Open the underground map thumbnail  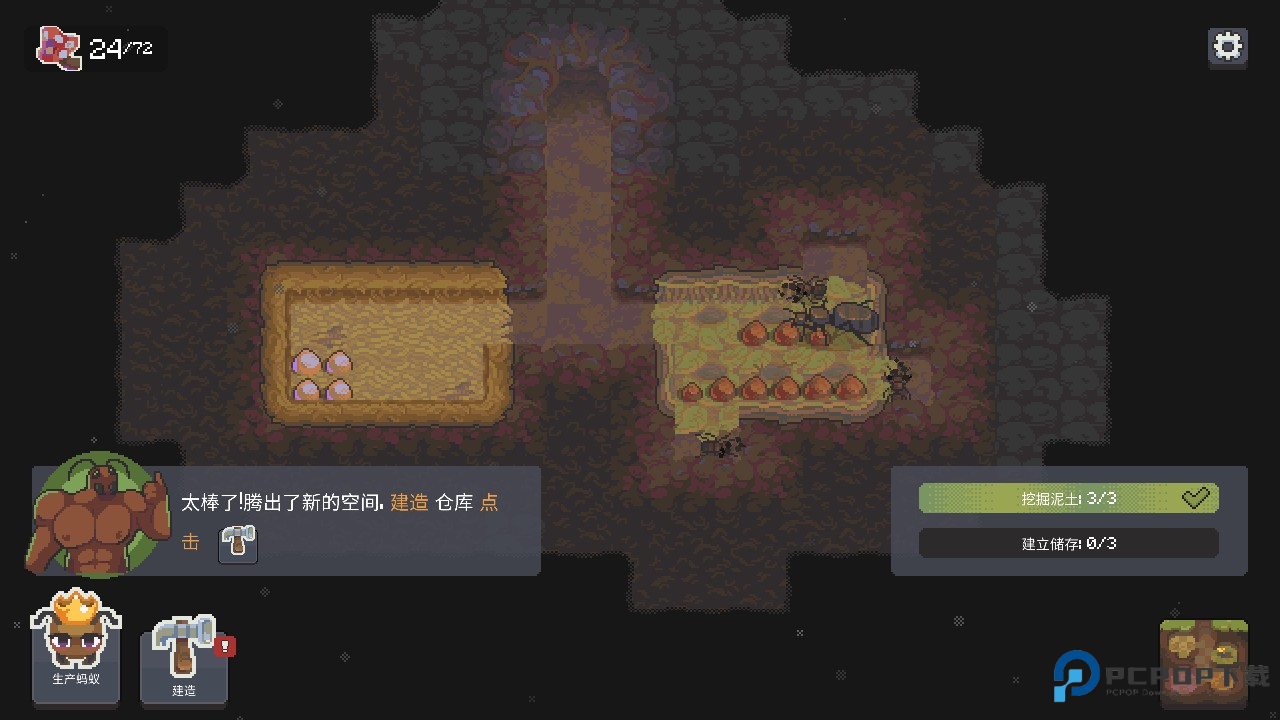1203,658
